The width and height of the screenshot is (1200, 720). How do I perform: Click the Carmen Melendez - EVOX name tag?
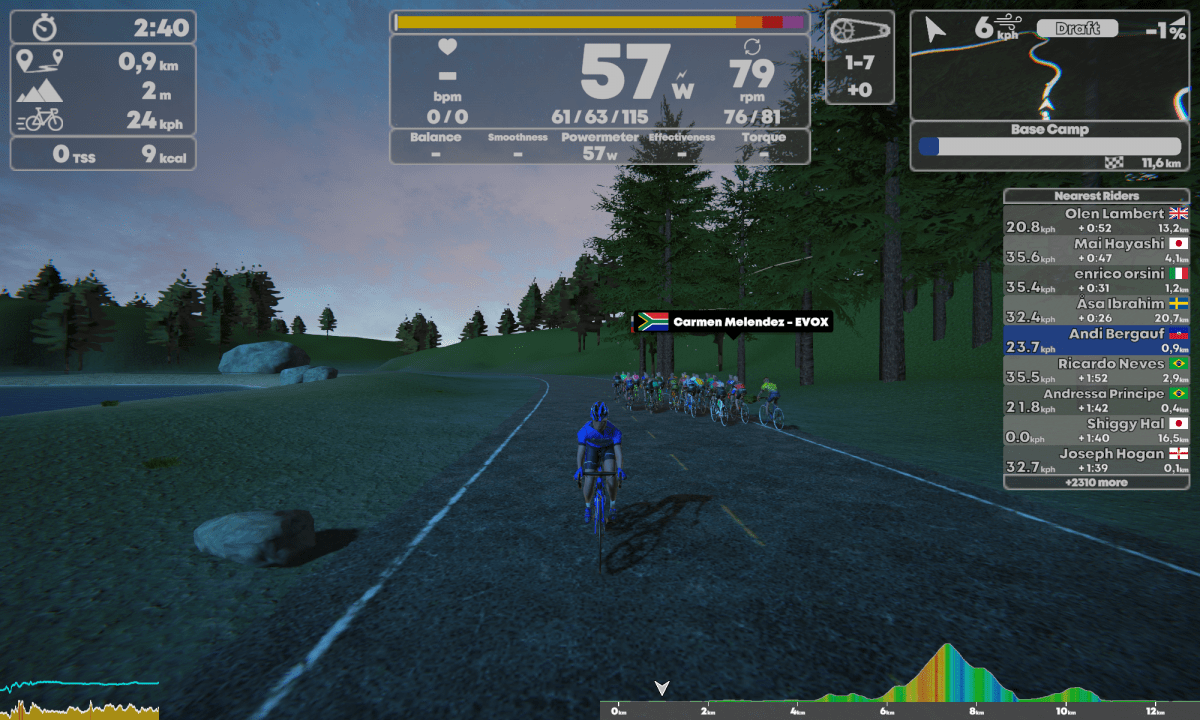[x=733, y=322]
